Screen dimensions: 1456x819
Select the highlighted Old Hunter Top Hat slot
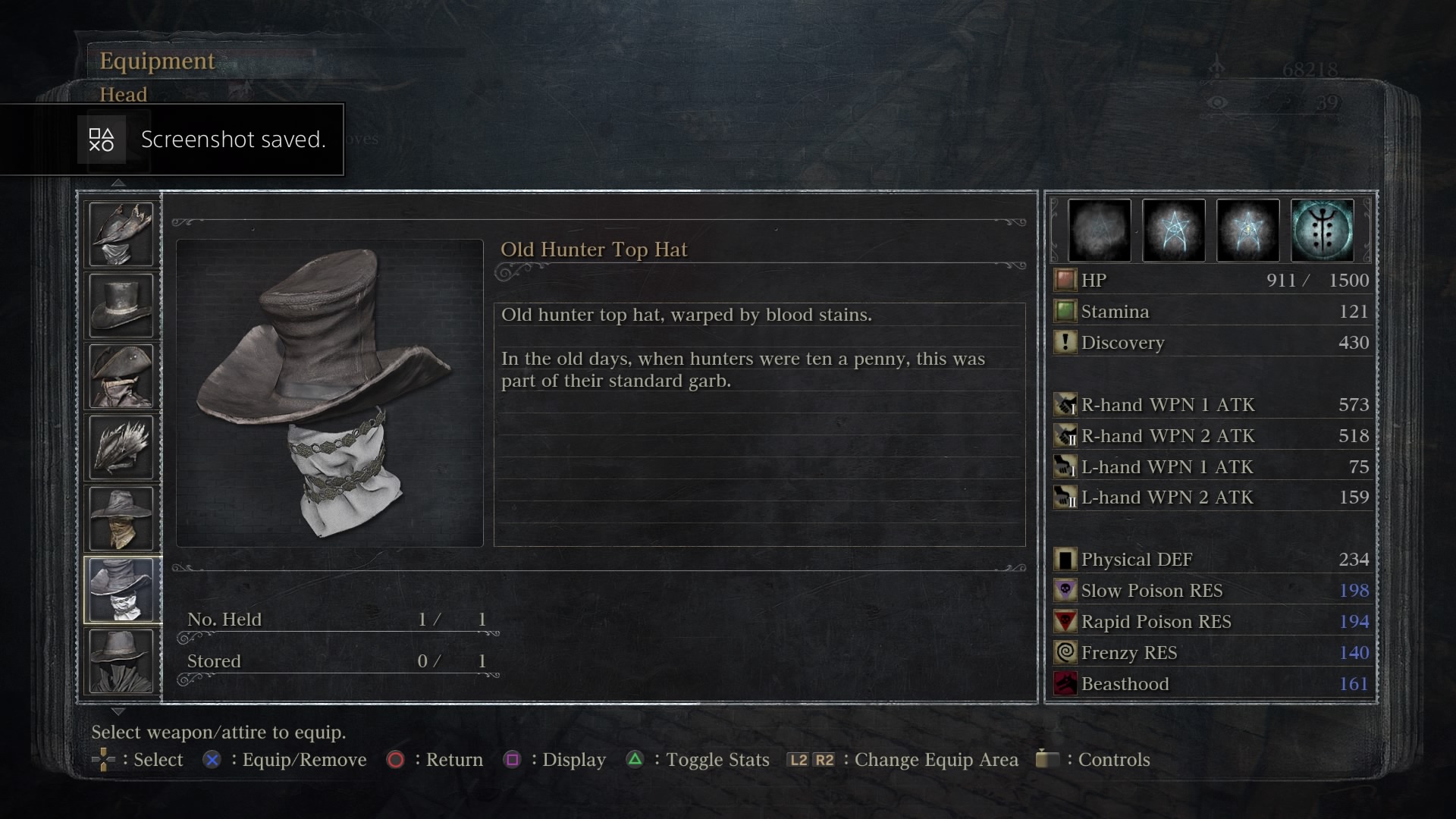point(121,590)
